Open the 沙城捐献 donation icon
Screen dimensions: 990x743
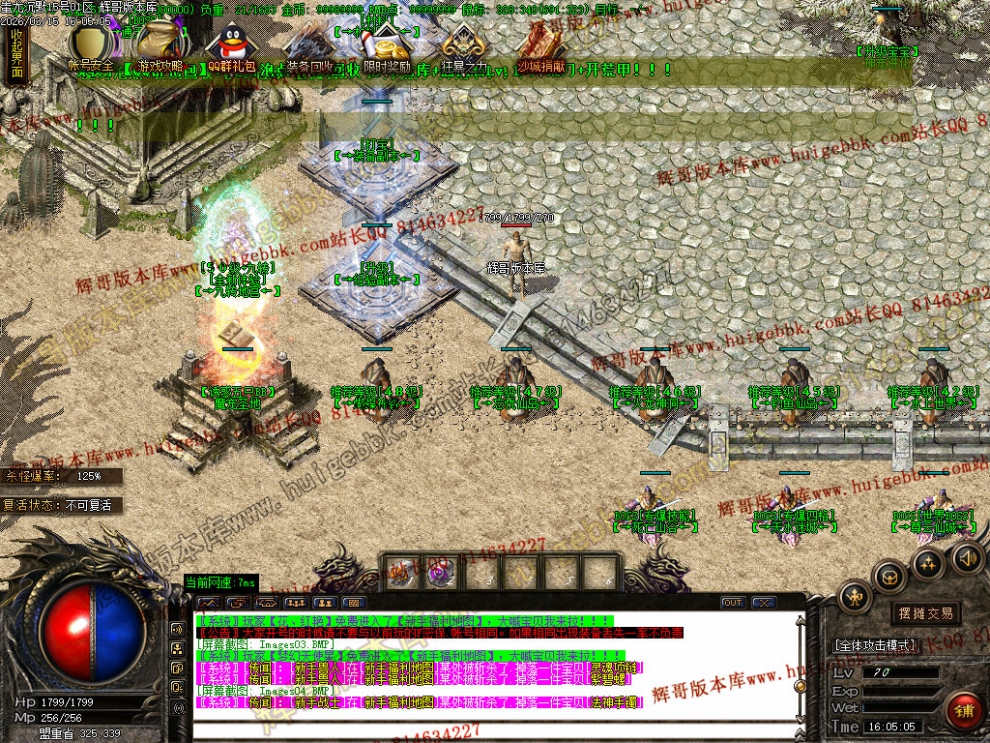[541, 47]
